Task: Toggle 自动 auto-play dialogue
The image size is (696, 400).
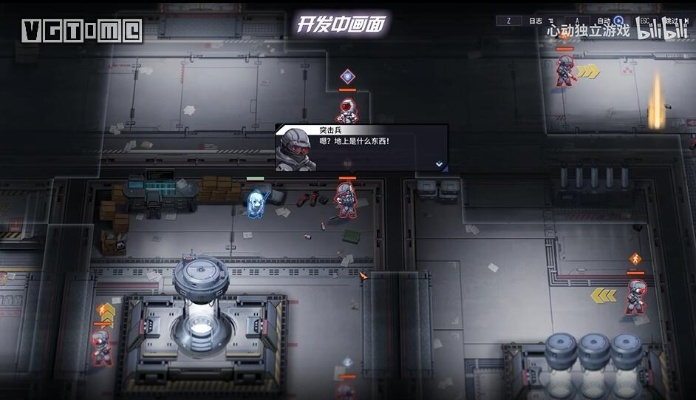Action: tap(602, 20)
